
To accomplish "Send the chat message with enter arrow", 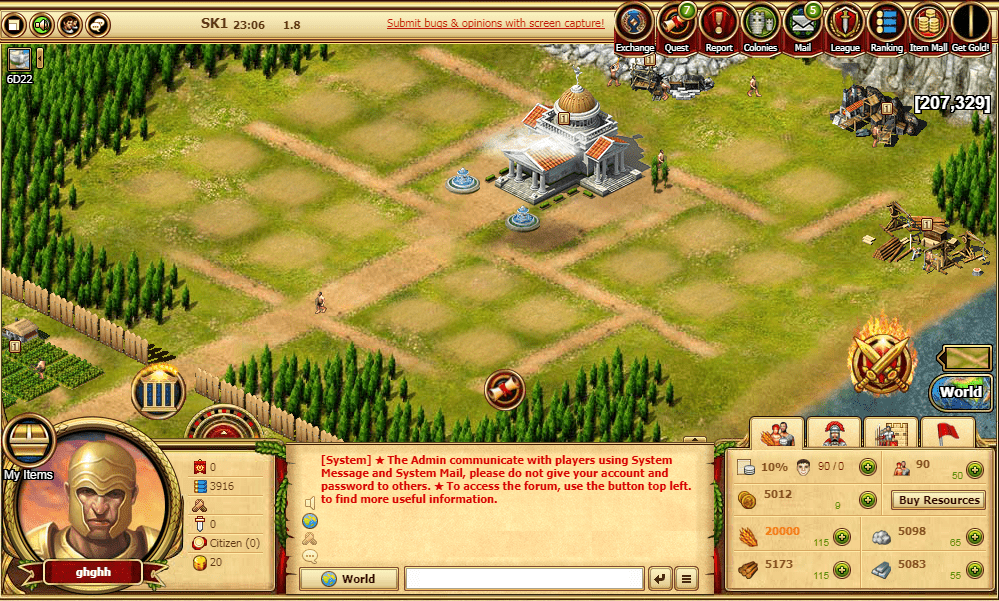I will [x=660, y=578].
